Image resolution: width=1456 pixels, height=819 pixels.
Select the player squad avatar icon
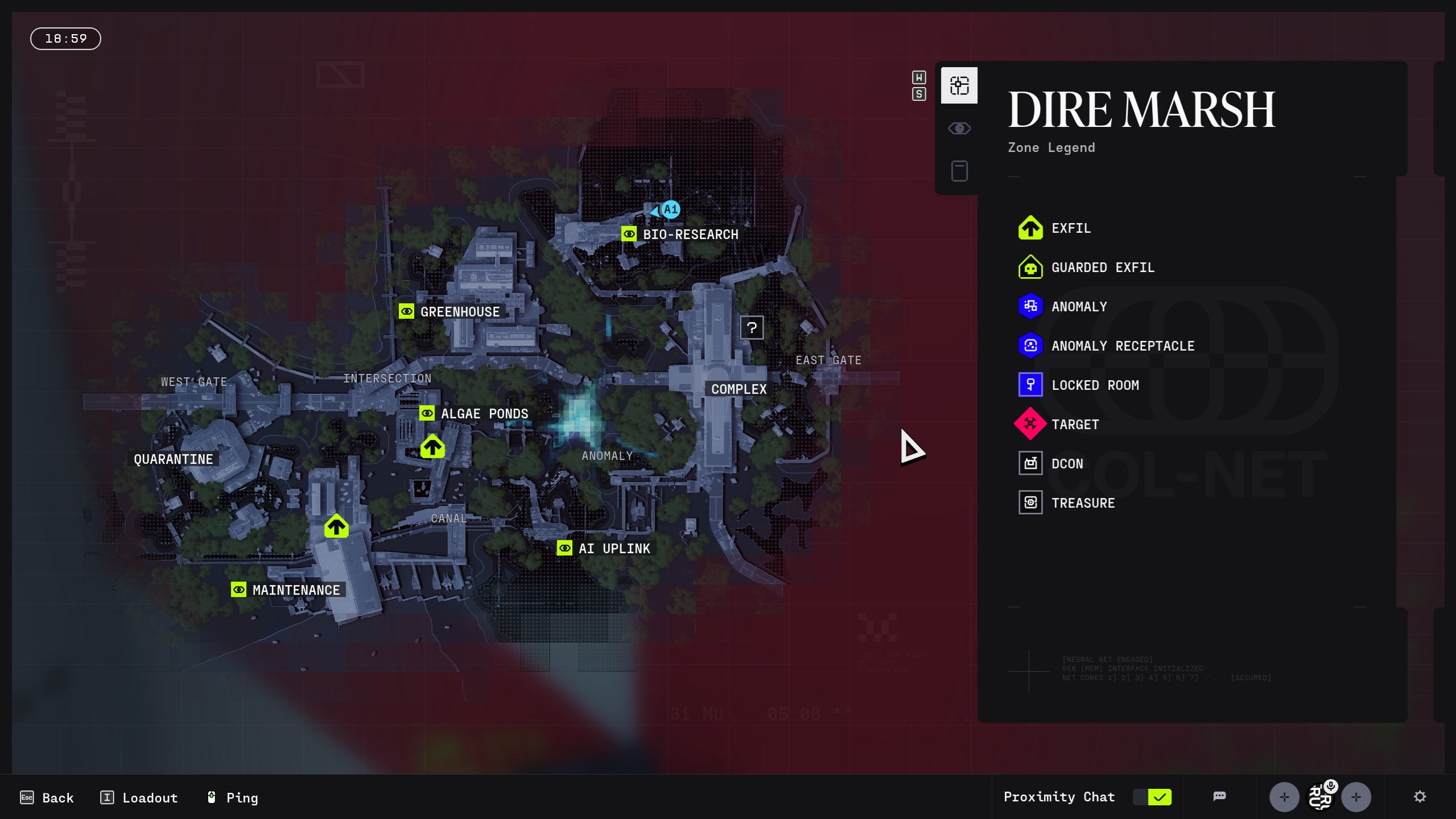coord(1320,797)
